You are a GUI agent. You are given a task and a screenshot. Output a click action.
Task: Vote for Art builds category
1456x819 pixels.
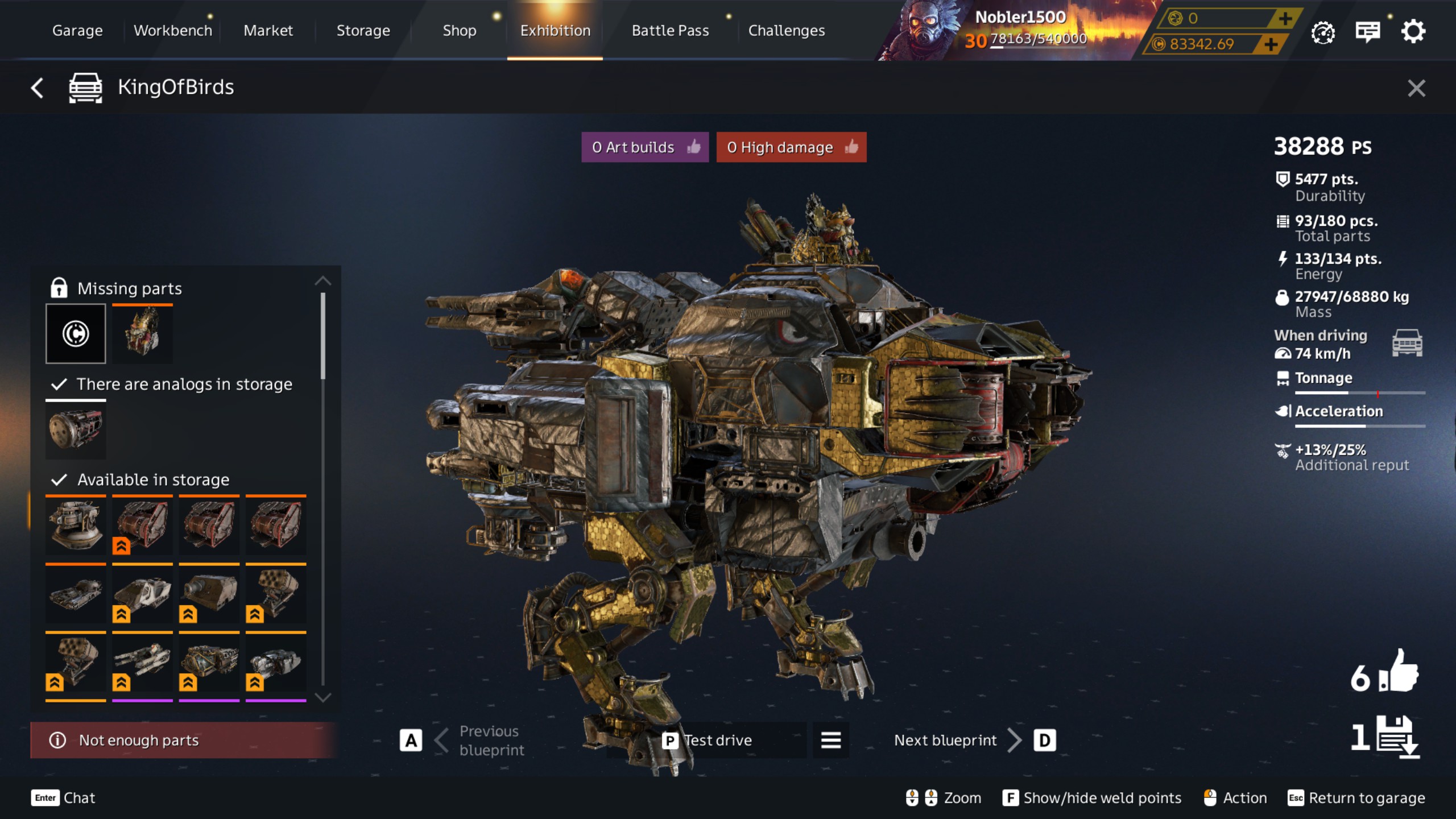644,147
